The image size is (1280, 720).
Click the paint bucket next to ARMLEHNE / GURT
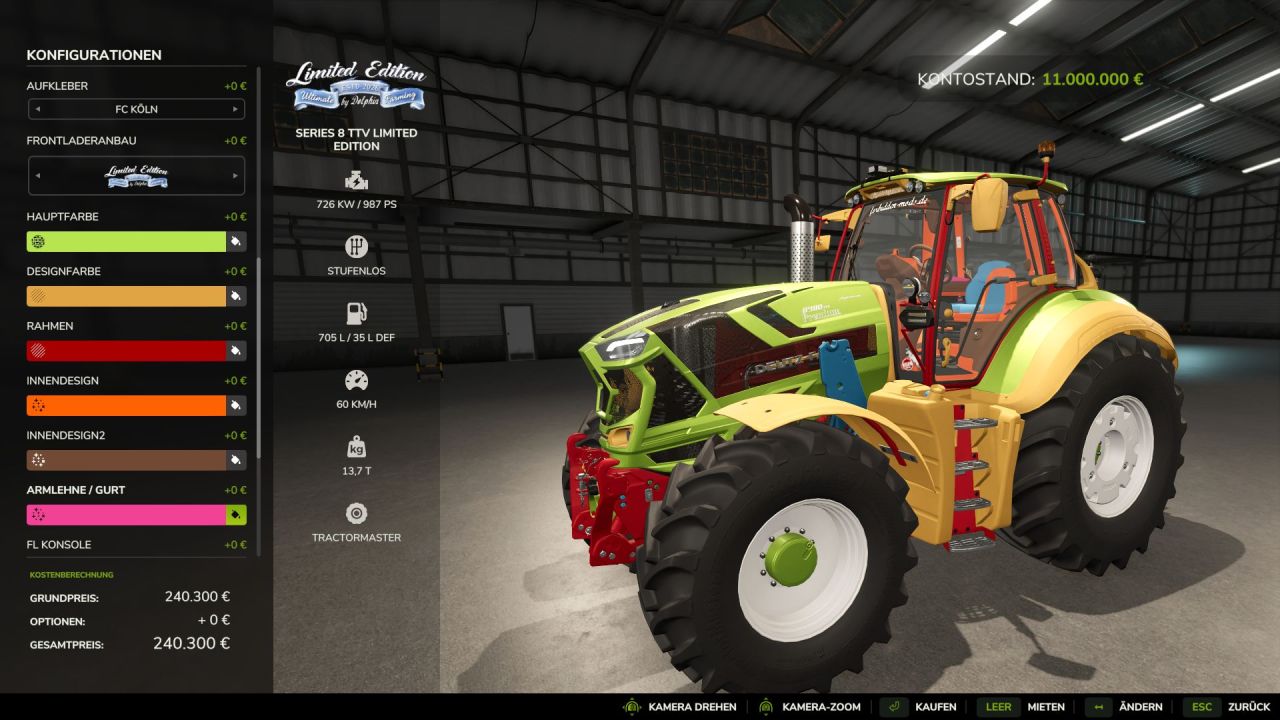236,514
